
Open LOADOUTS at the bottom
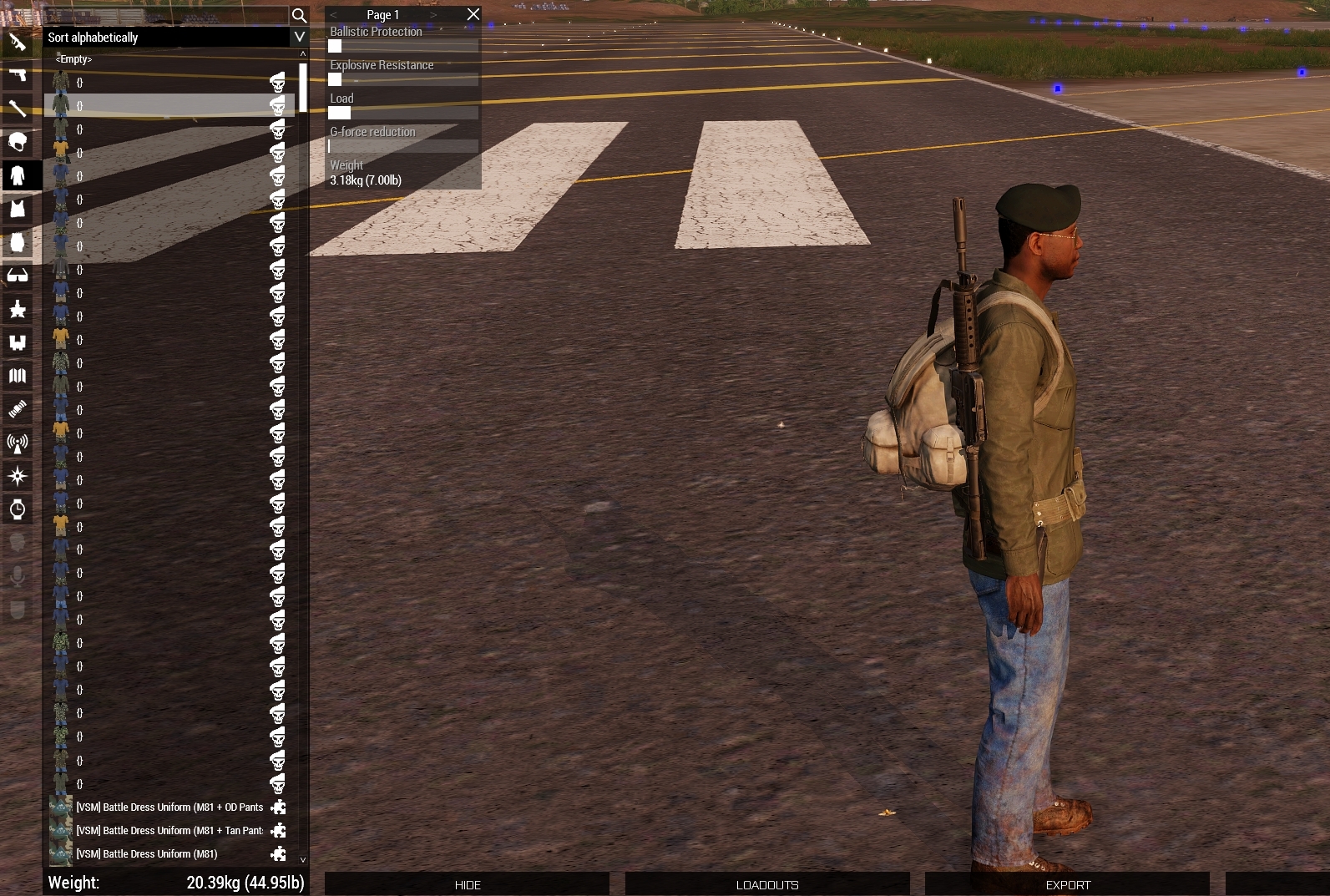[x=766, y=884]
